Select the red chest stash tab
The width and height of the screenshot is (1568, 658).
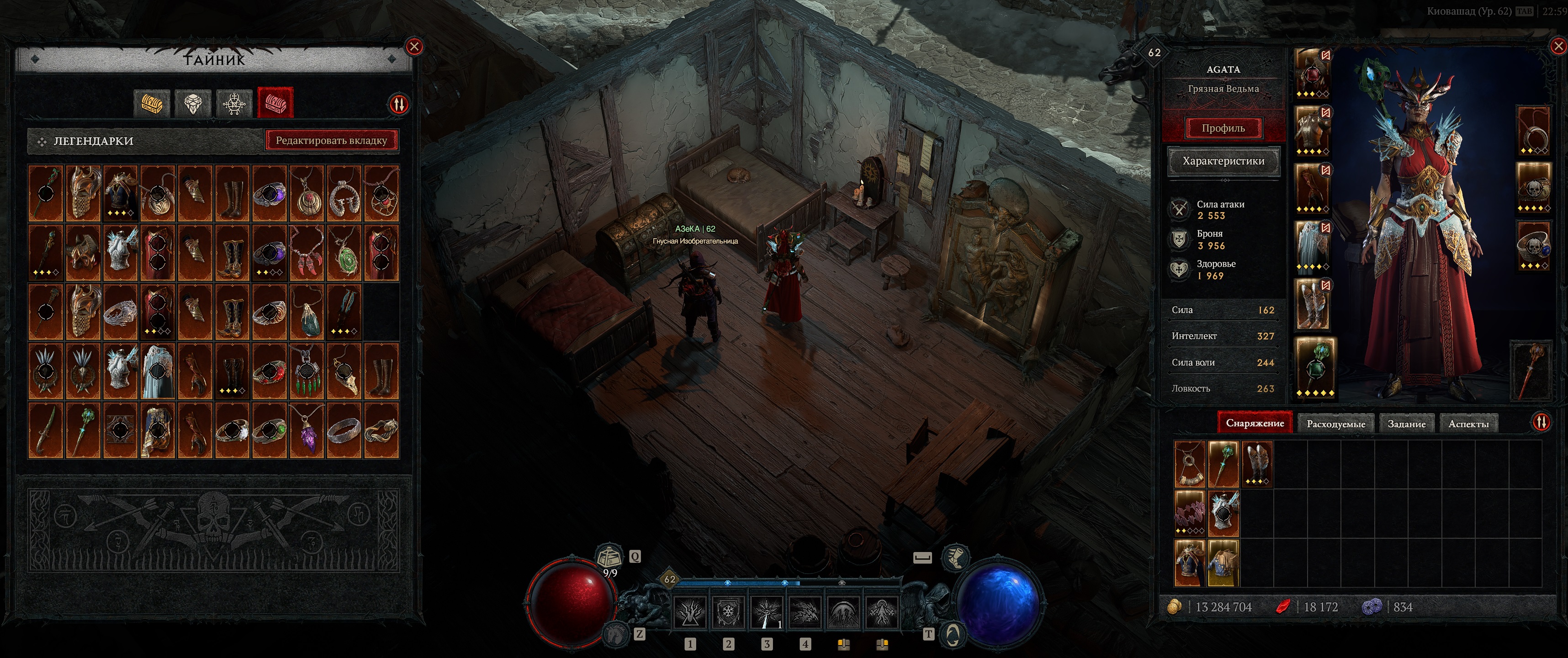point(275,104)
